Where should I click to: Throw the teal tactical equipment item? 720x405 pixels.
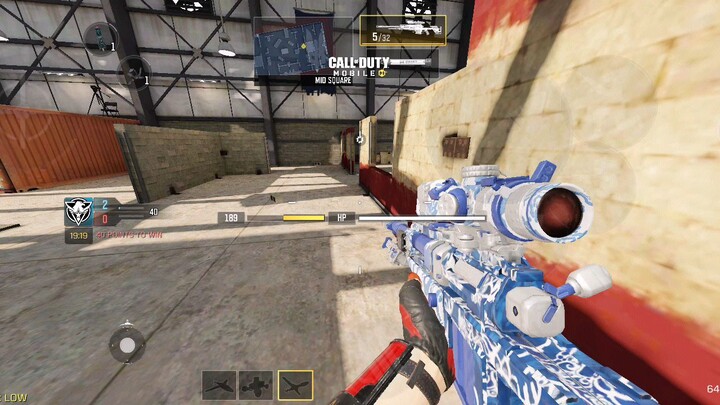(x=99, y=39)
